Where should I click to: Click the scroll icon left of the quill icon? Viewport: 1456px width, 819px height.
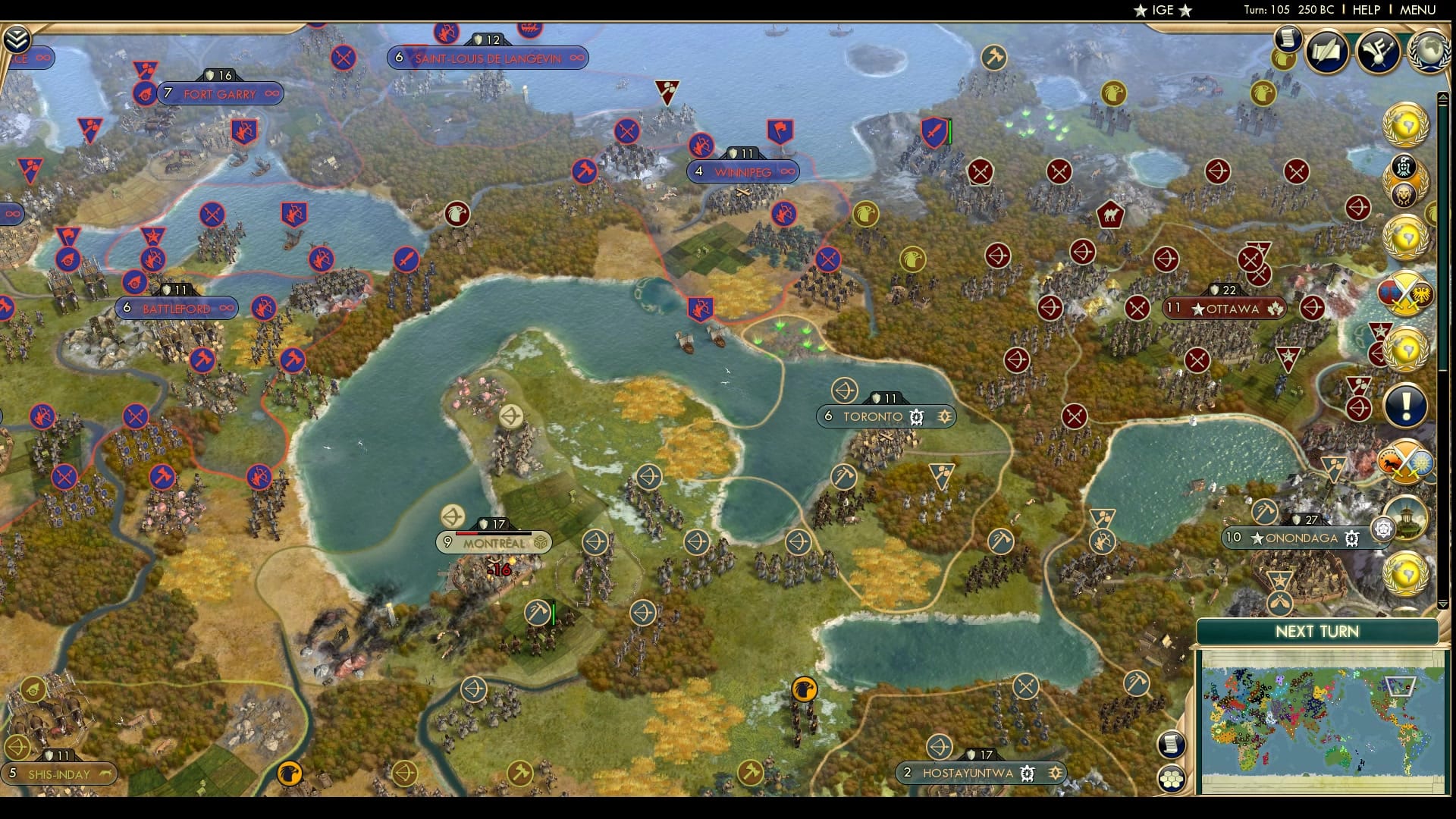coord(1288,39)
